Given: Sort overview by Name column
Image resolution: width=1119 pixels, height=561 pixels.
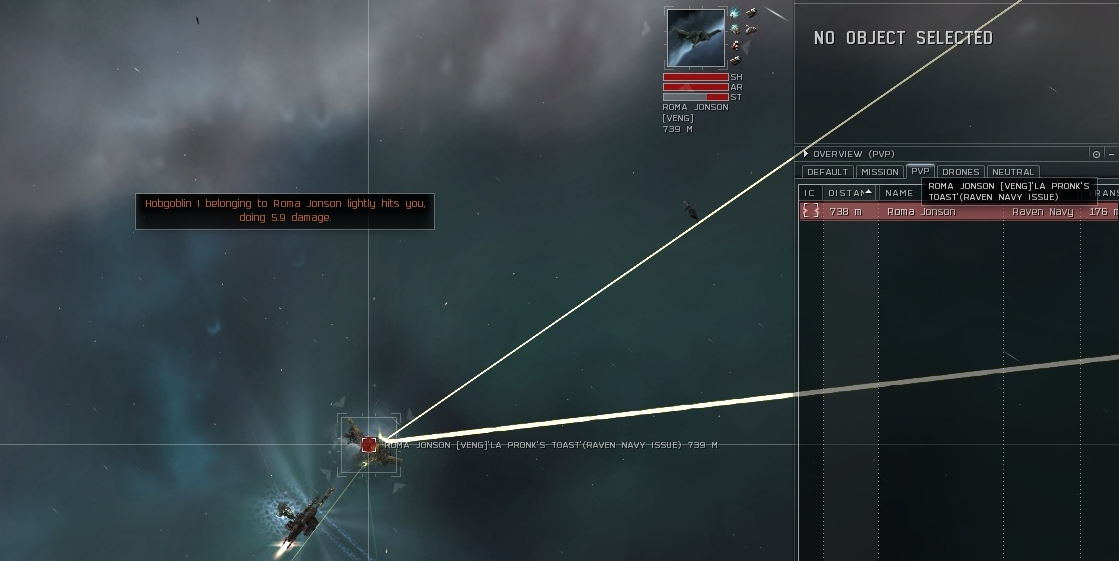Looking at the screenshot, I should coord(899,193).
